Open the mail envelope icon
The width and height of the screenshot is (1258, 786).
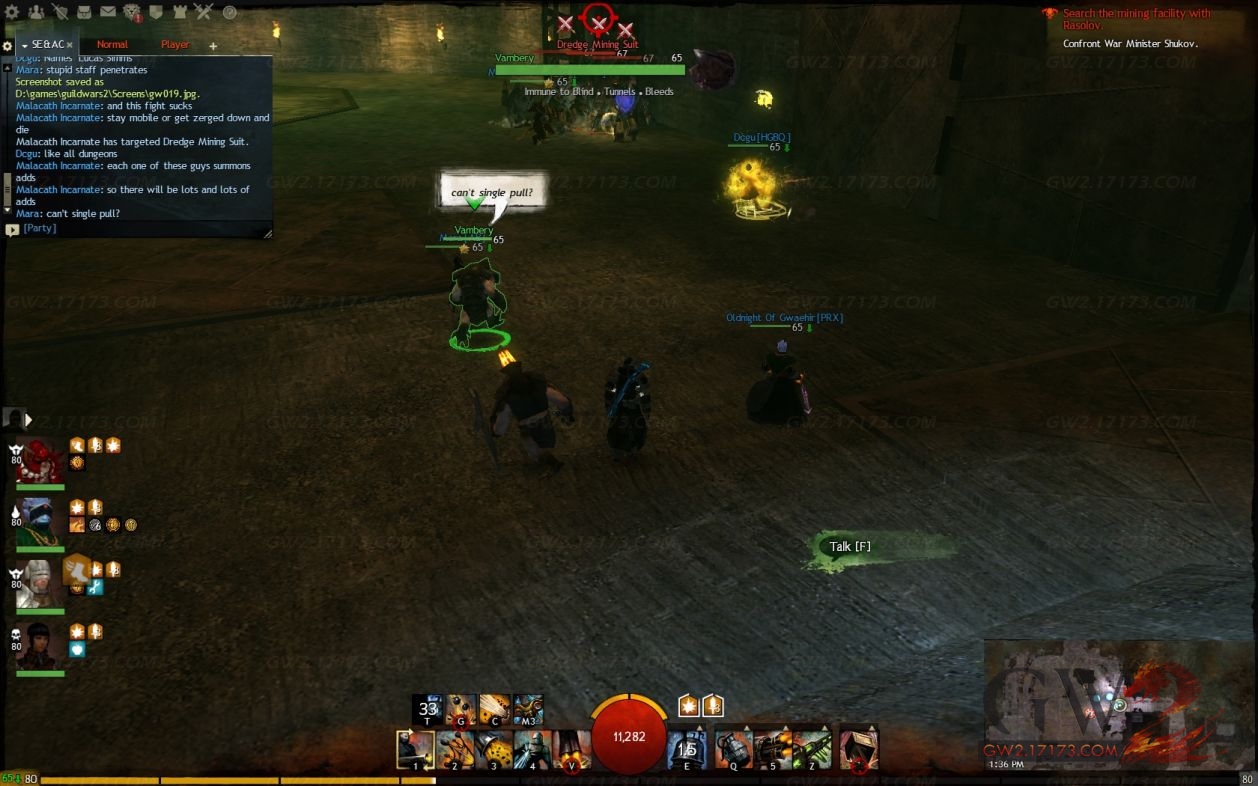coord(107,12)
